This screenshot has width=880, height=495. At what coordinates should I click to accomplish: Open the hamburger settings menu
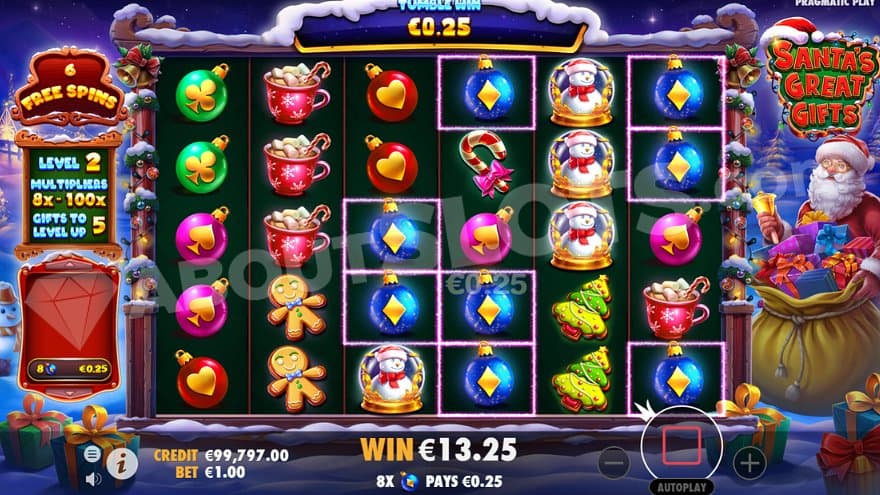coord(92,453)
